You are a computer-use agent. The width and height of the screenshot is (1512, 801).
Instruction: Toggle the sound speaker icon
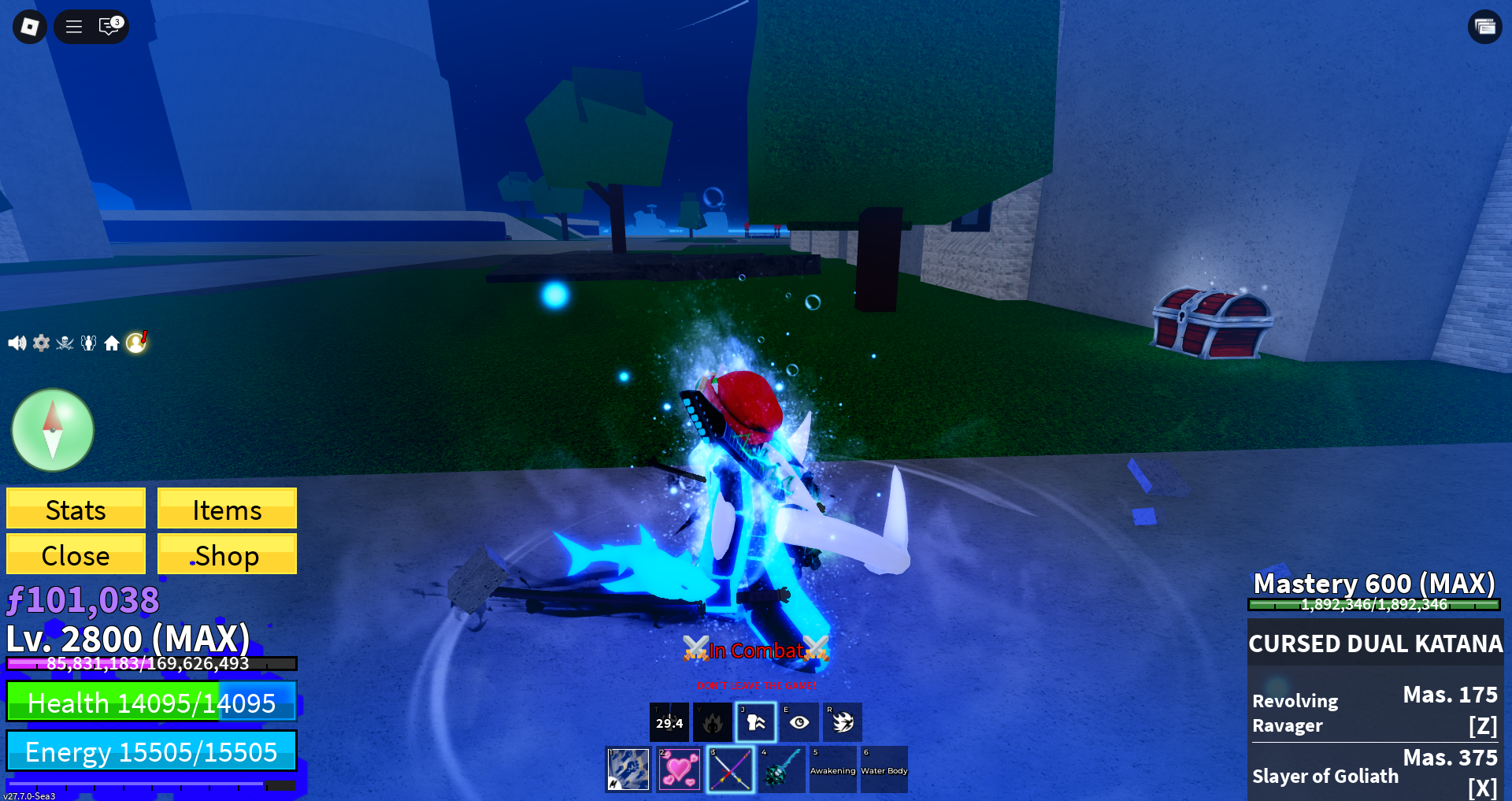point(17,343)
